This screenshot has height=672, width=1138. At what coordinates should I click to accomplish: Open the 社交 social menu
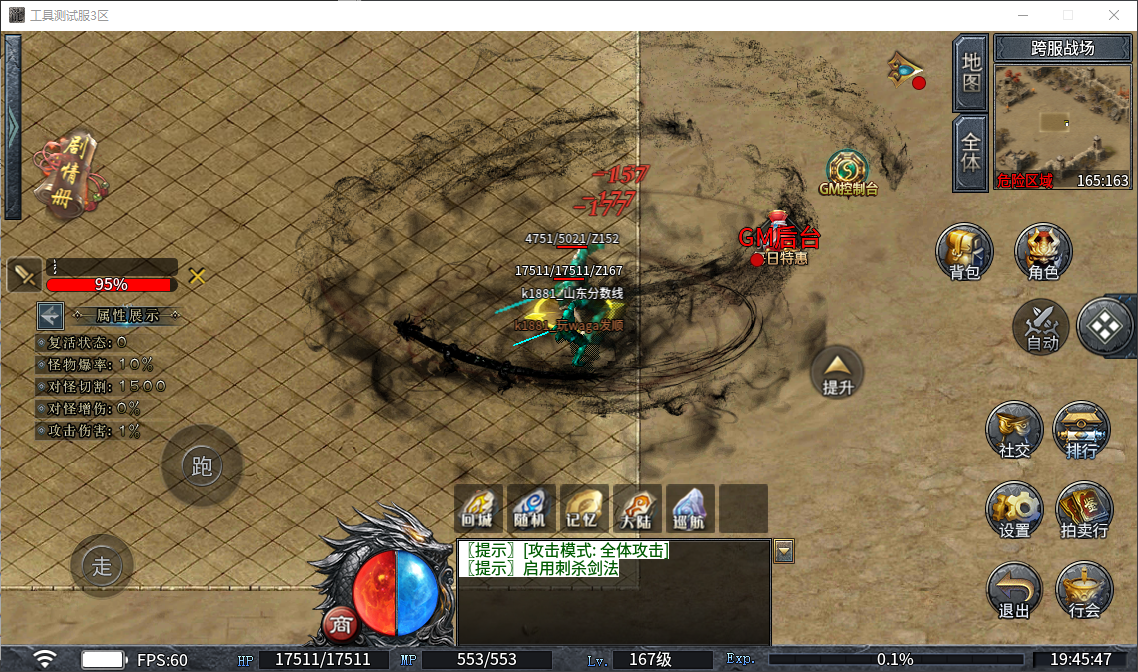pos(1014,431)
